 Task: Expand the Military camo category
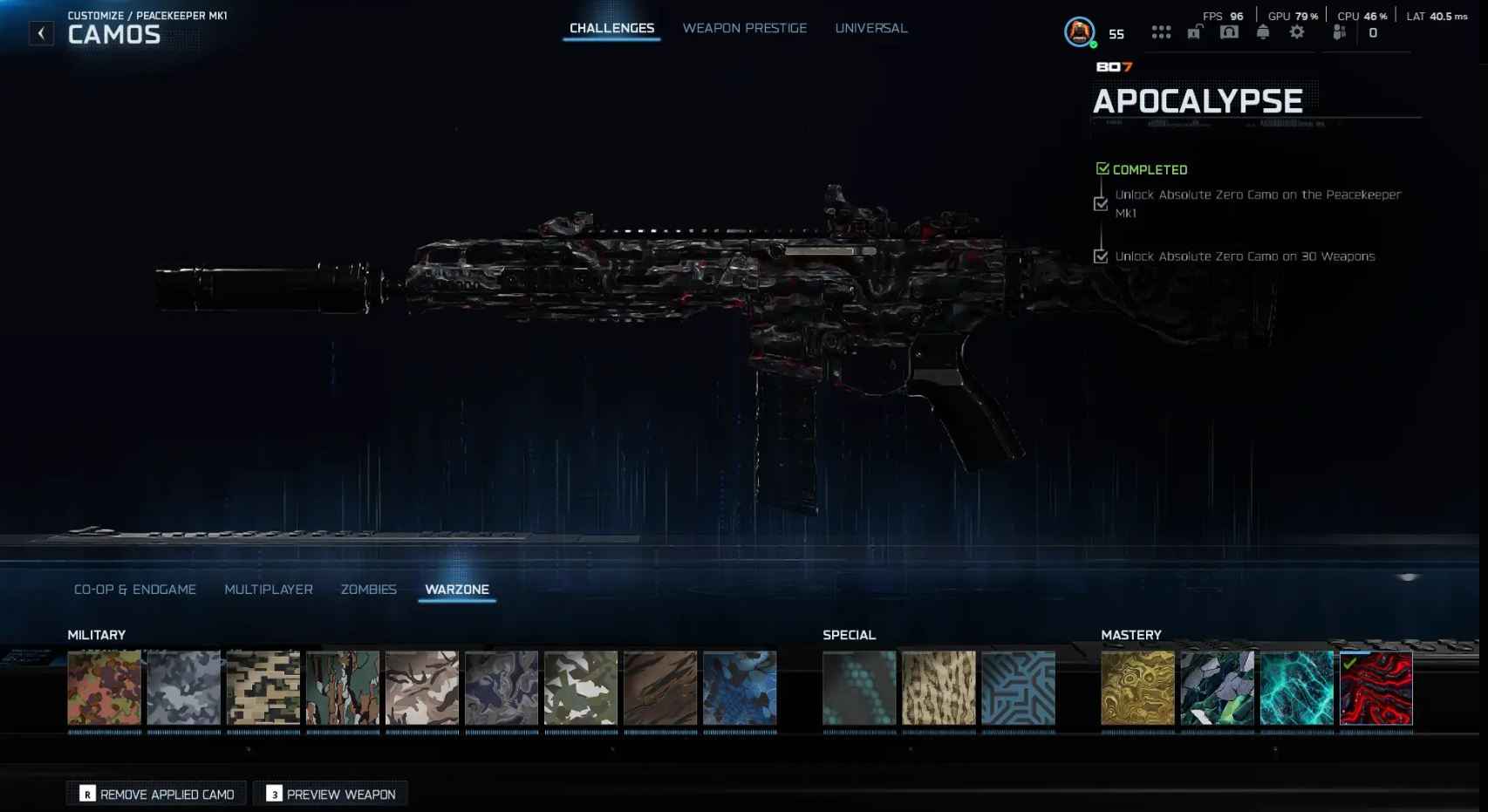97,635
